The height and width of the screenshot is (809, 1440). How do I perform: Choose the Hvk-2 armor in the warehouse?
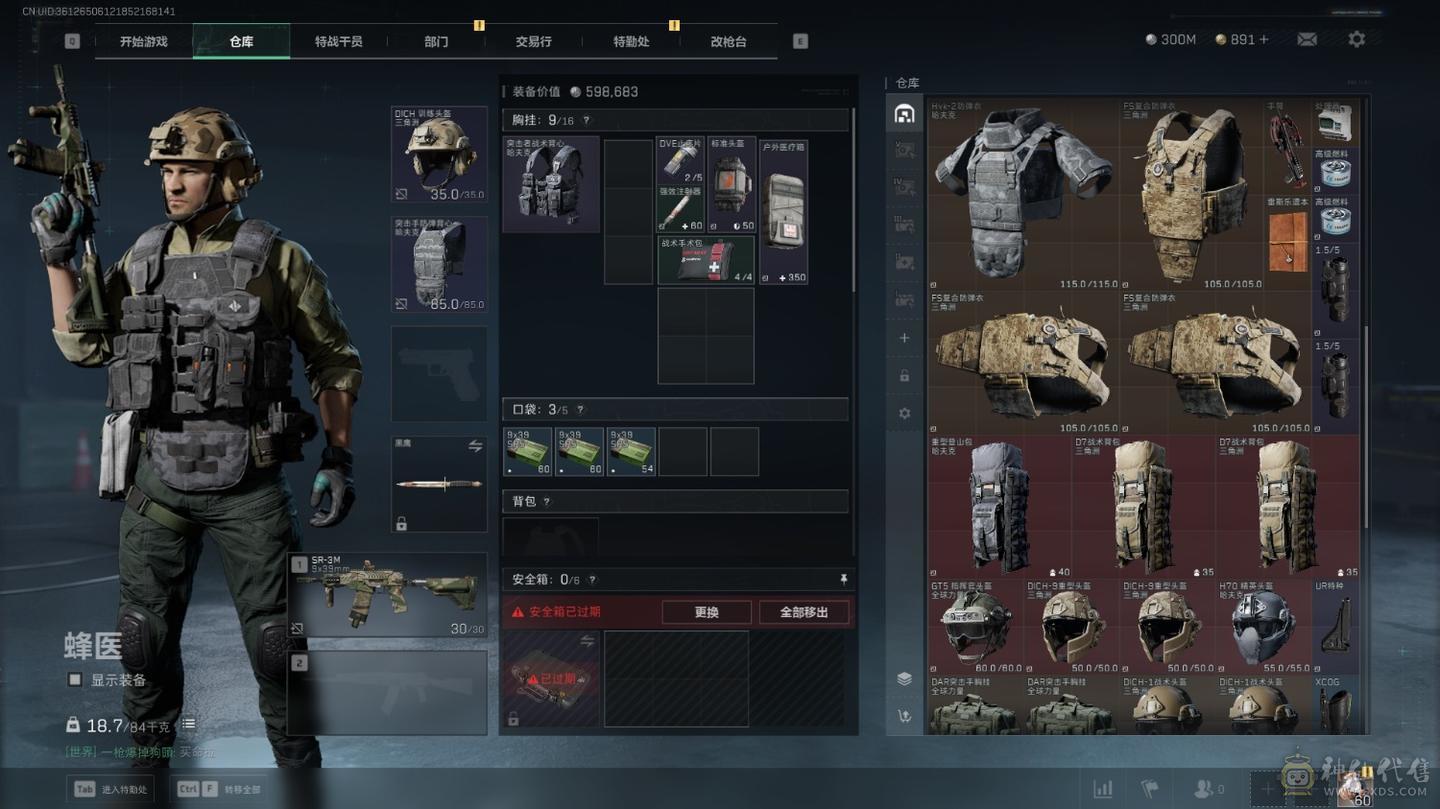[x=1023, y=193]
